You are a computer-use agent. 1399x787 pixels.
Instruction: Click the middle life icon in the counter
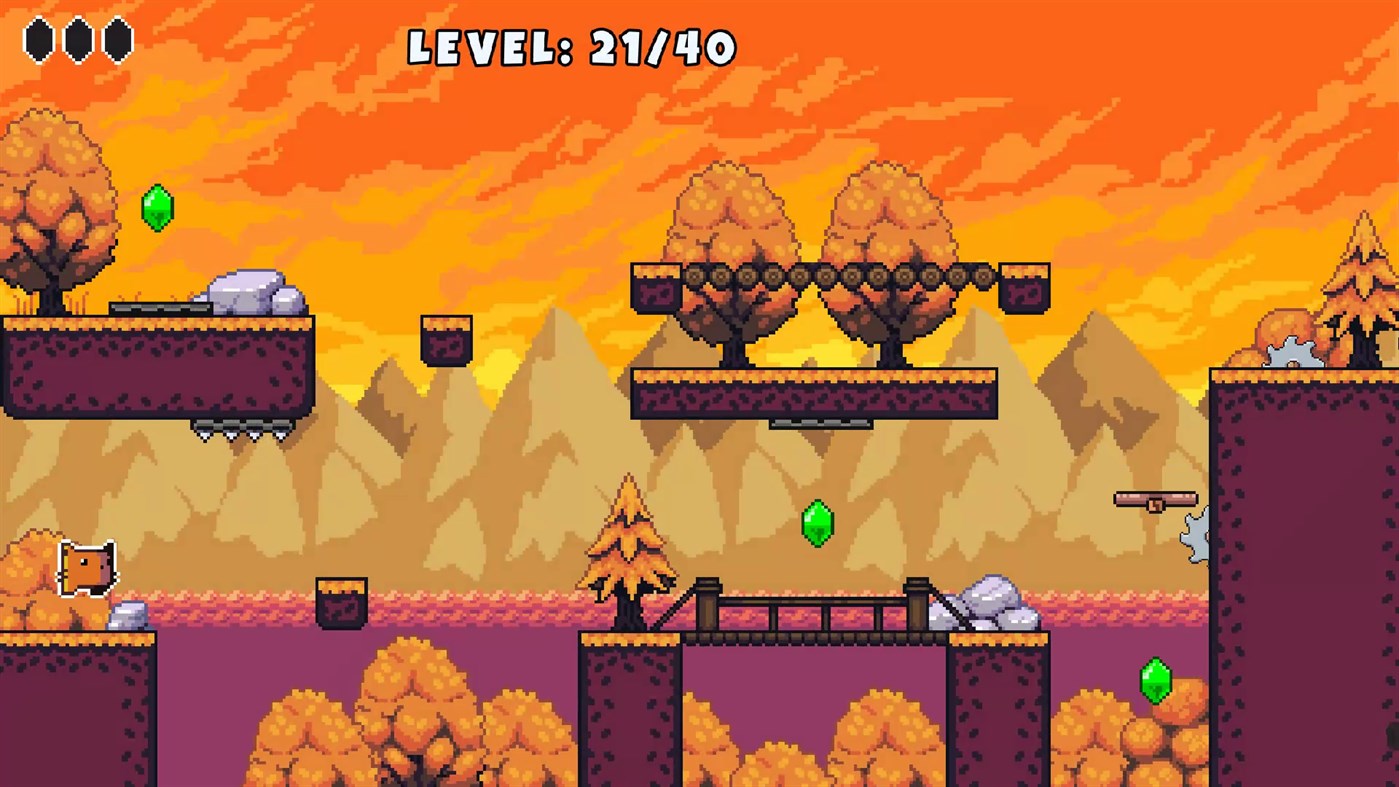[x=78, y=38]
